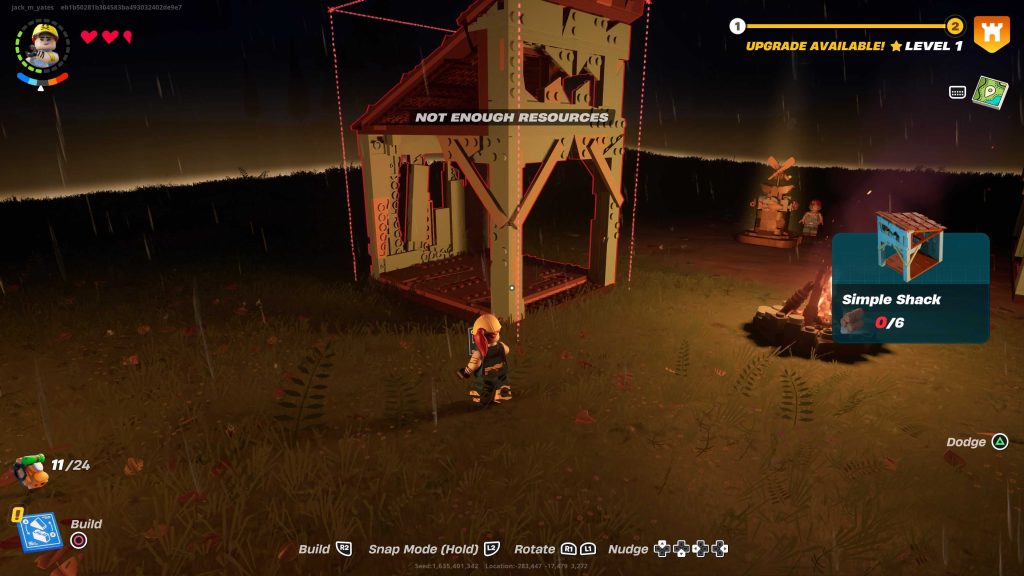
Task: Click the player character portrait
Action: [x=43, y=46]
